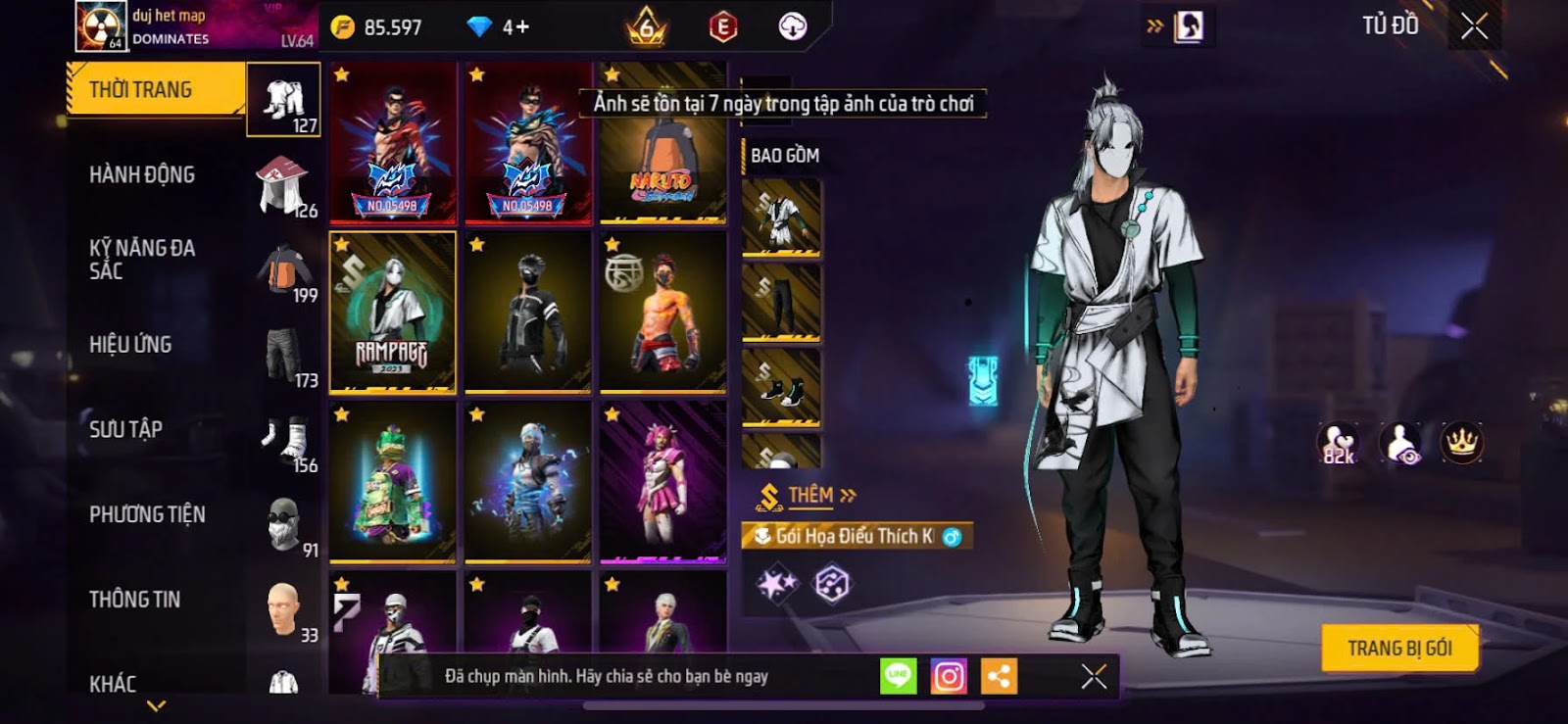Select the pink-haired girl outfit
The width and height of the screenshot is (1568, 724).
pyautogui.click(x=662, y=483)
